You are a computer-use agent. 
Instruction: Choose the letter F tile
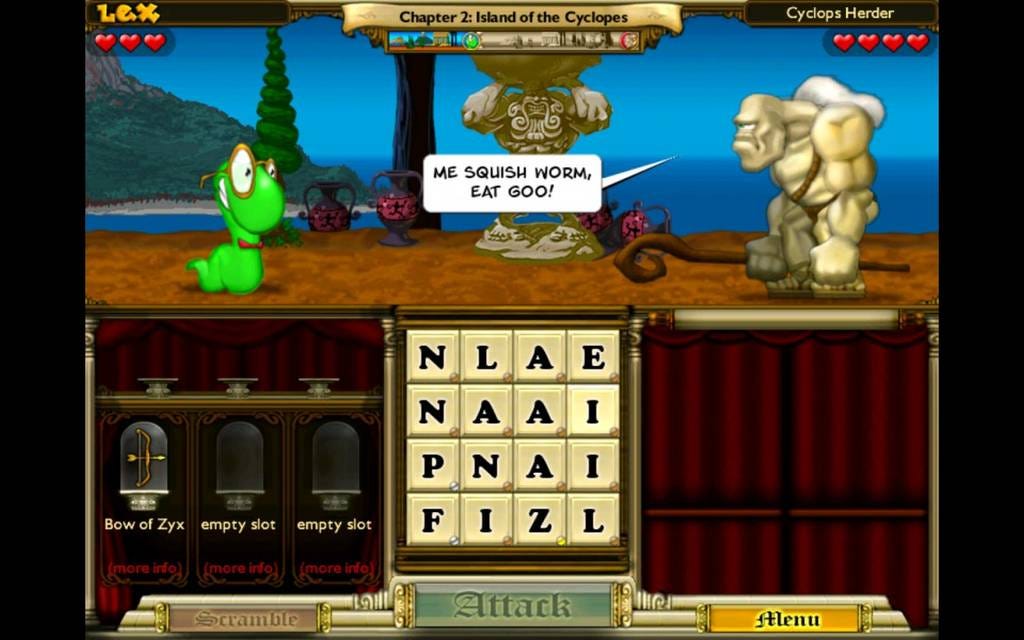(432, 519)
